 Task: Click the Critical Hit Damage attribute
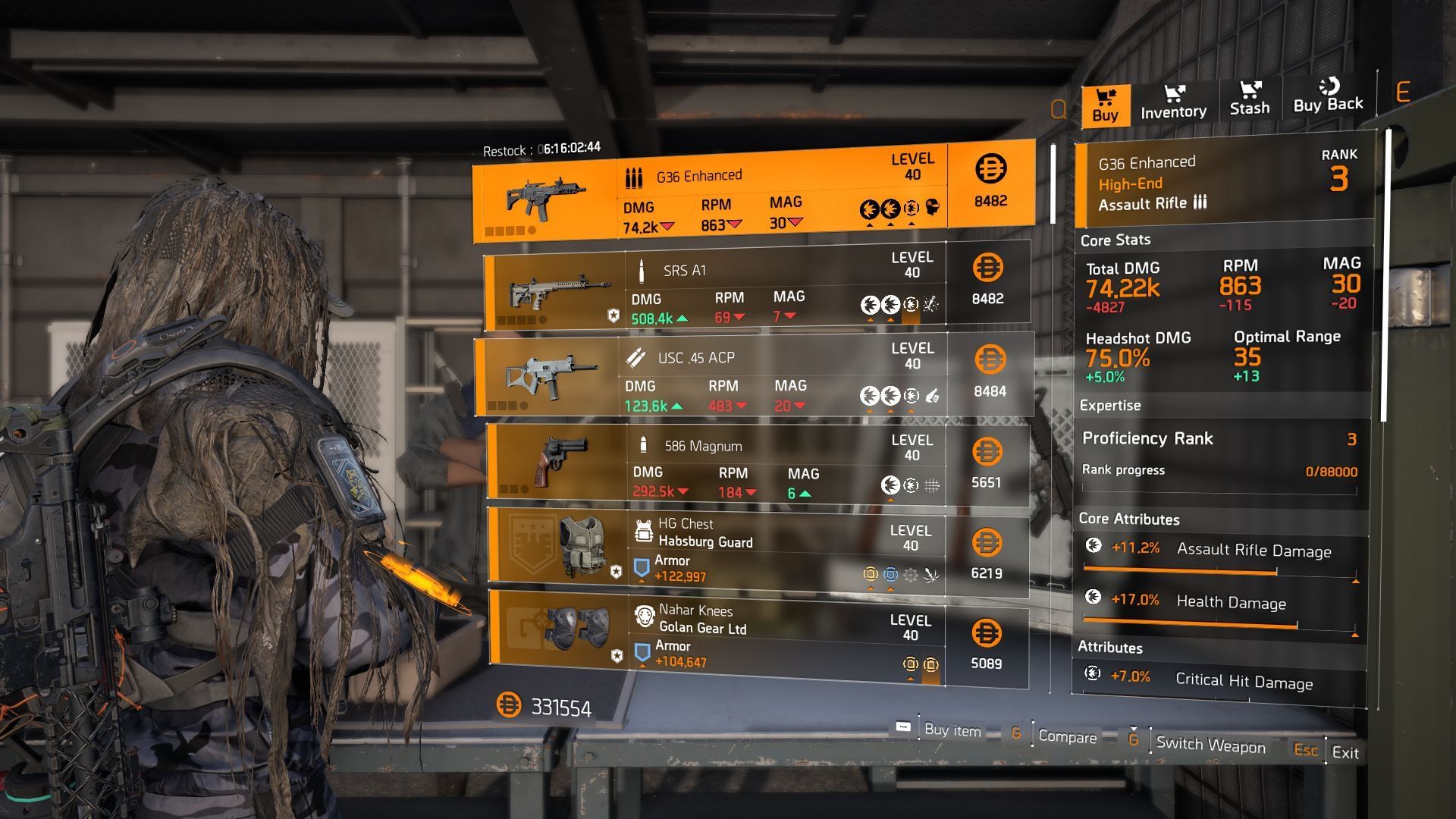(1219, 679)
